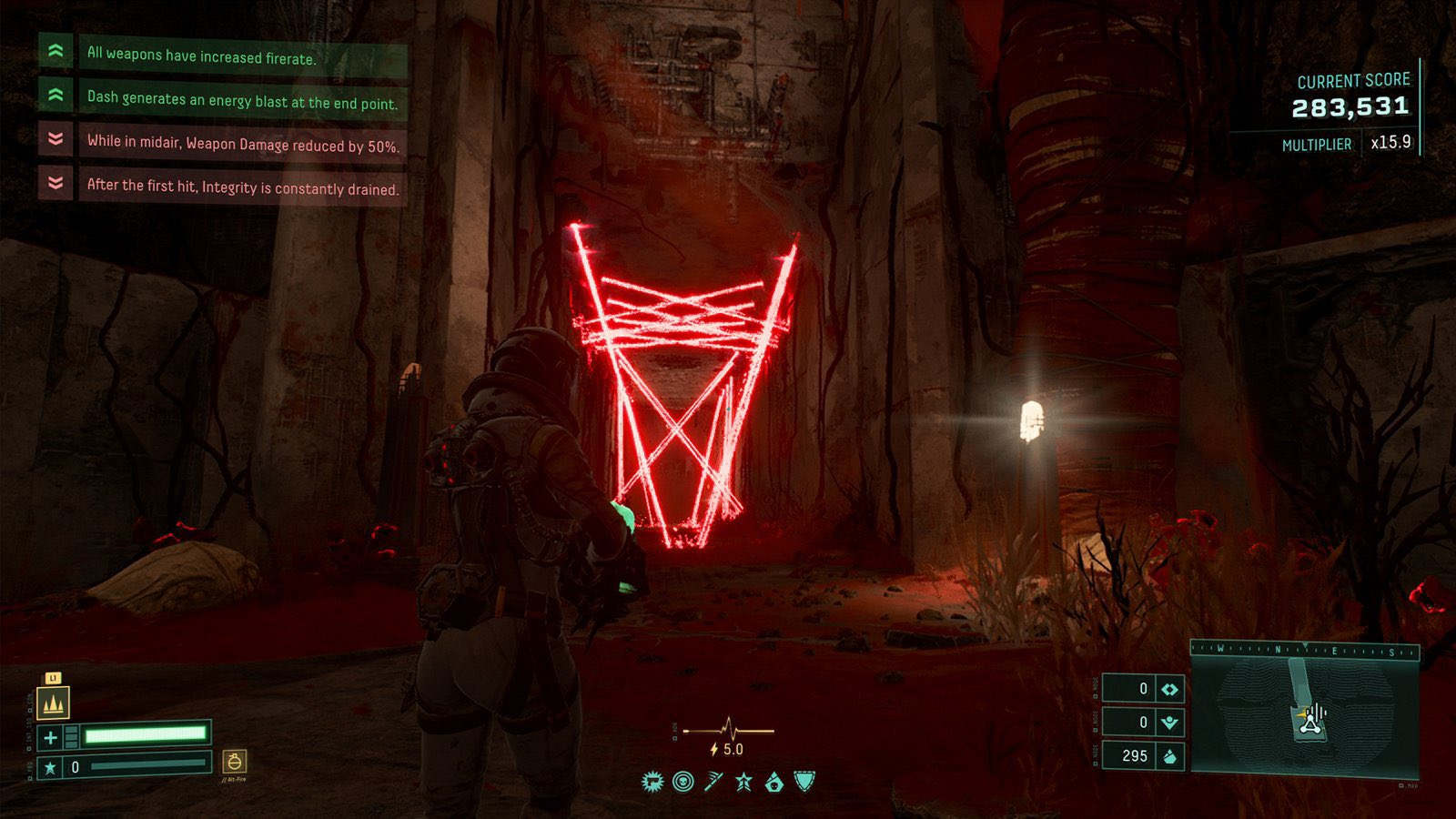Click the grenade Alt-Fire icon
Image resolution: width=1456 pixels, height=819 pixels.
coord(235,761)
